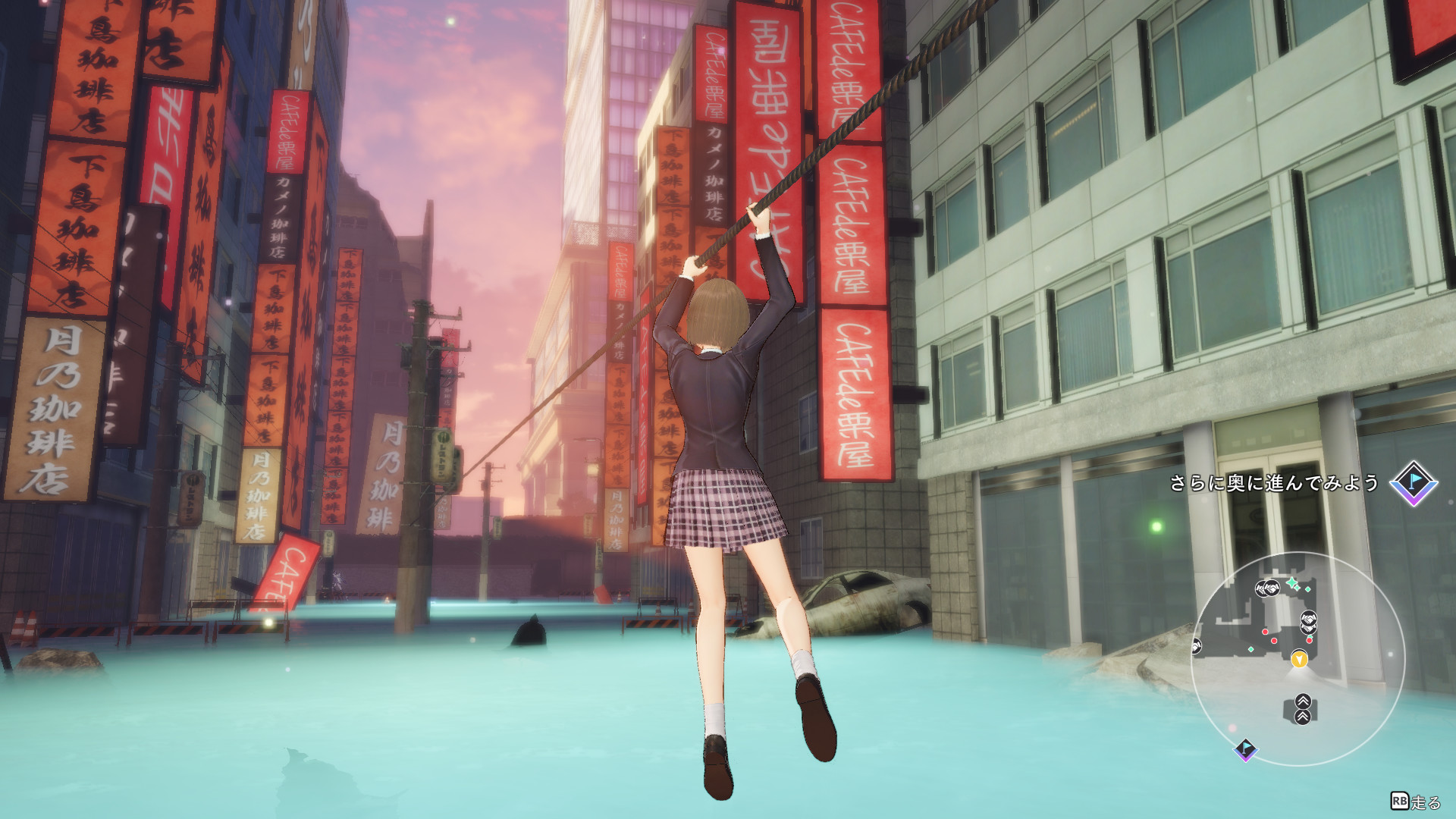Click the yellow player arrow marker on the minimap

(1299, 660)
